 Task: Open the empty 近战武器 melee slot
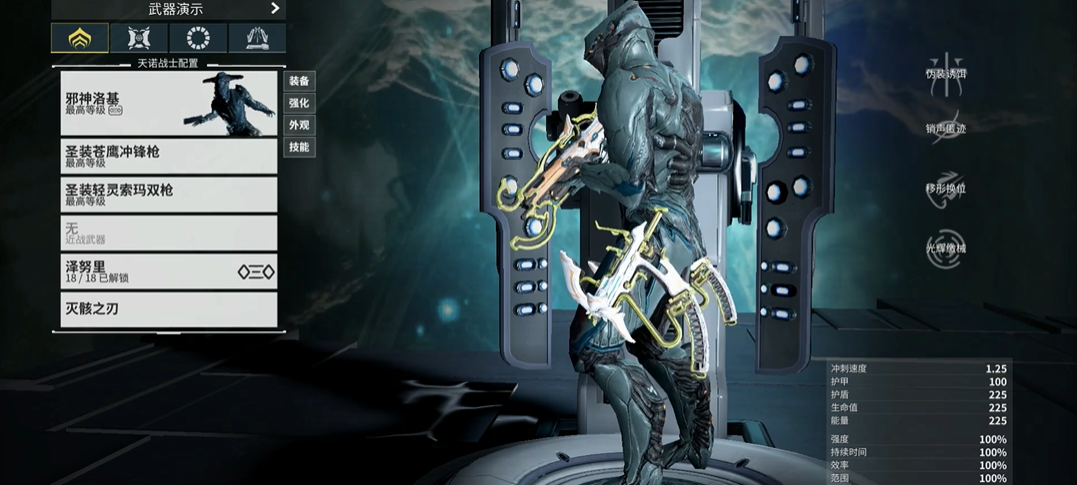coord(168,233)
